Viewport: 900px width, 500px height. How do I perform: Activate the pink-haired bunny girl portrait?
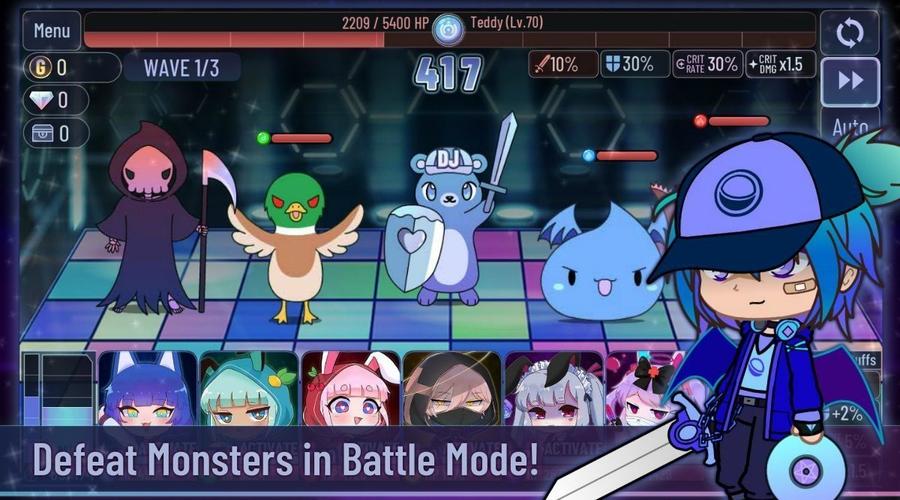coord(351,390)
